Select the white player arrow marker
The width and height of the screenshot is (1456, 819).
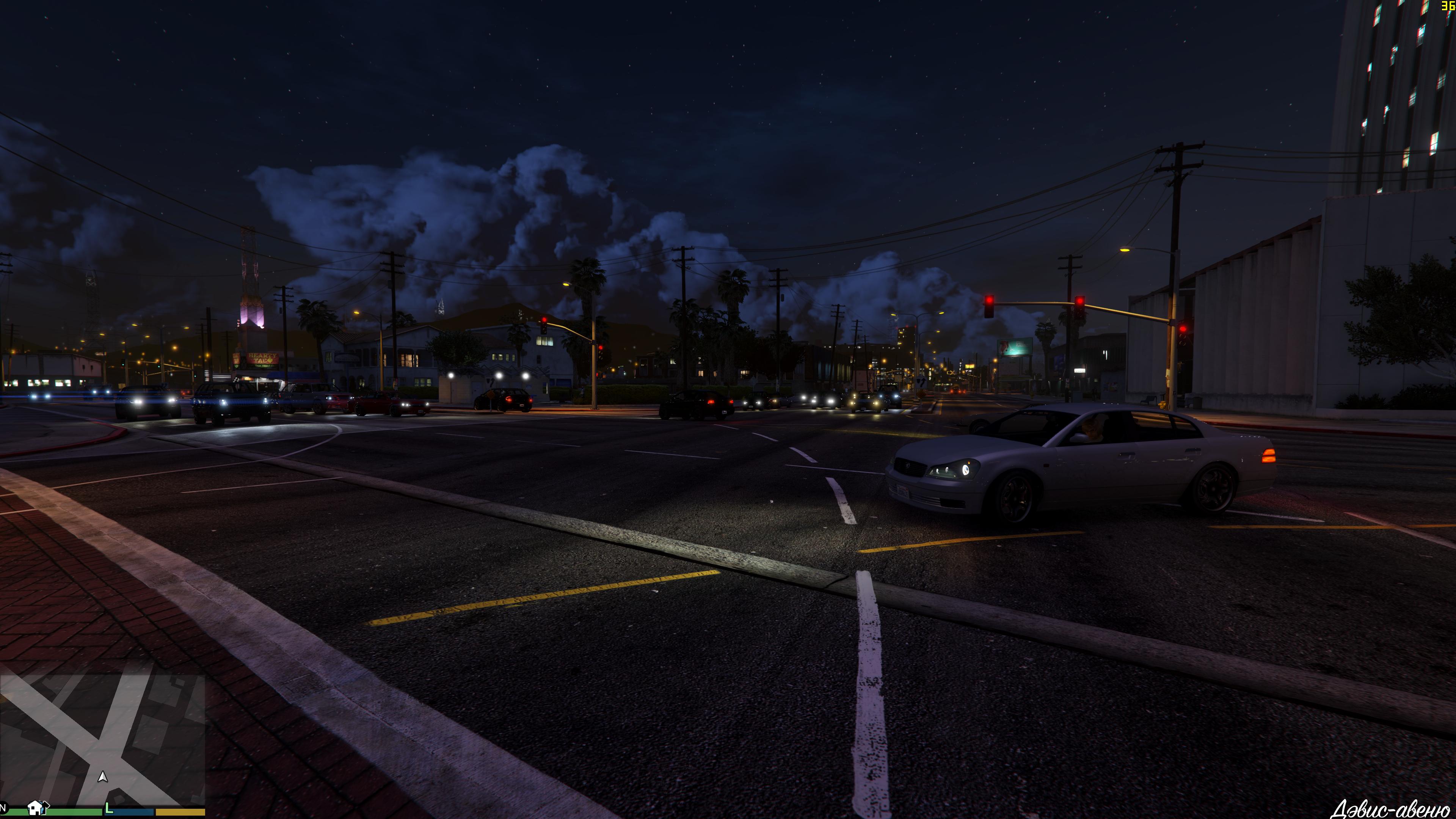102,777
